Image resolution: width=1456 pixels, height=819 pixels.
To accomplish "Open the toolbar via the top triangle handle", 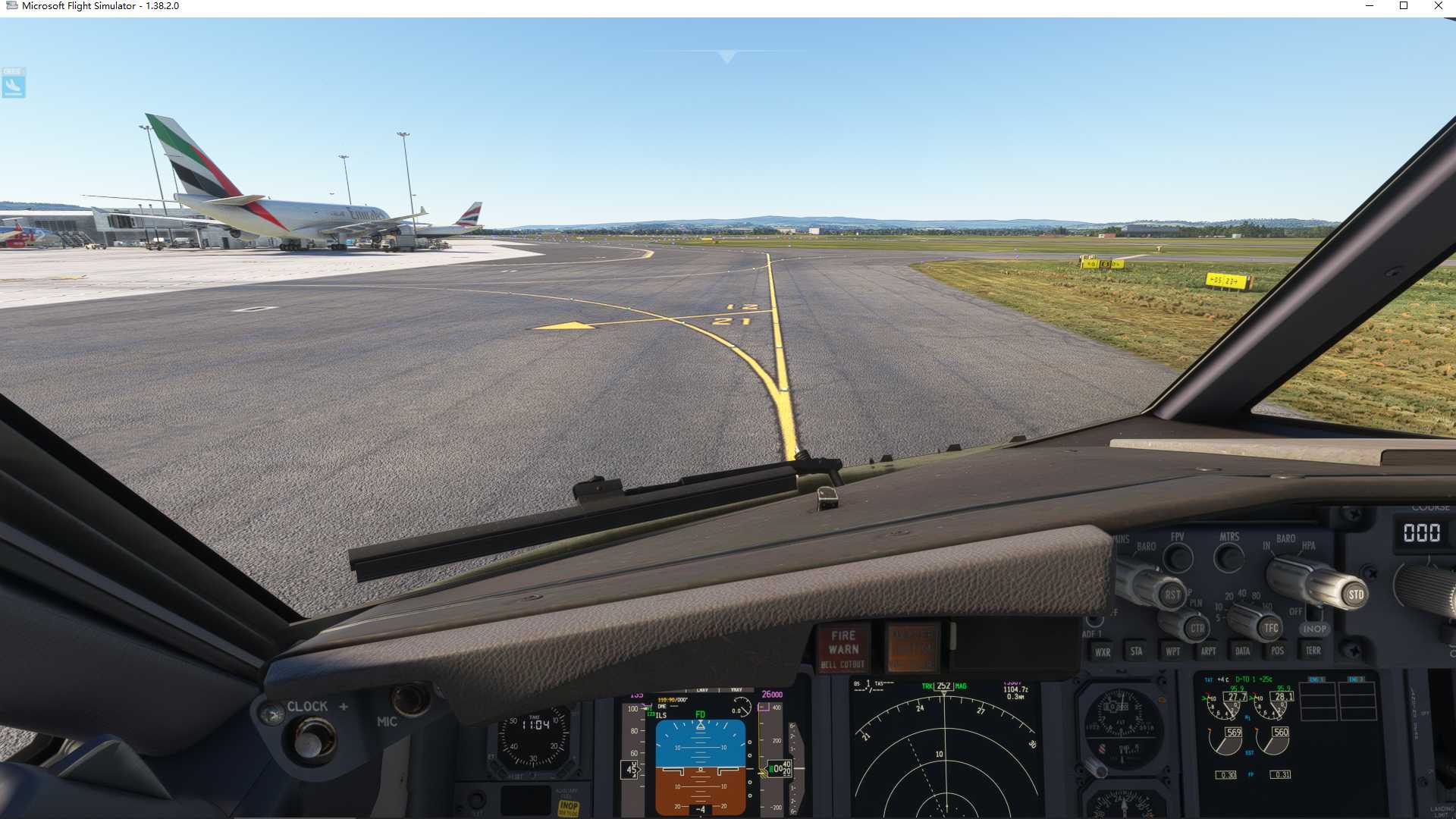I will pos(726,56).
